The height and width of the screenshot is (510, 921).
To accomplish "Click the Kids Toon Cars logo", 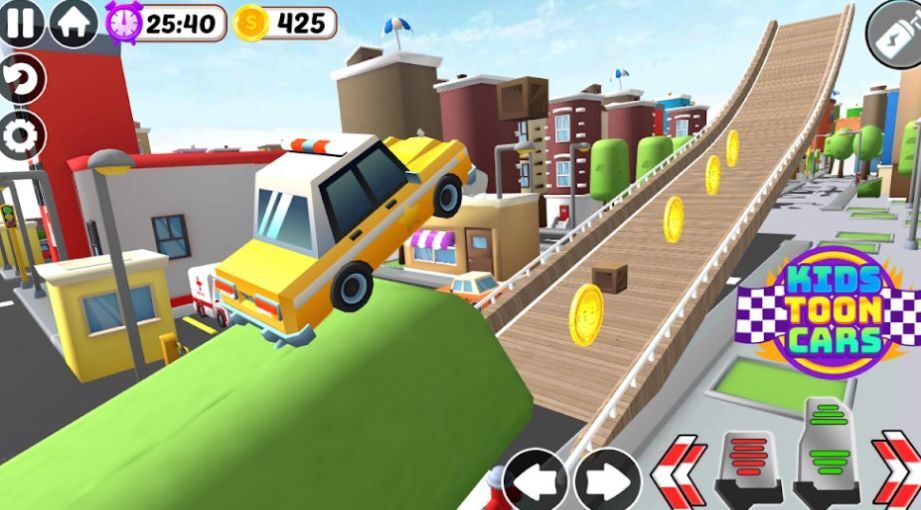I will 833,312.
